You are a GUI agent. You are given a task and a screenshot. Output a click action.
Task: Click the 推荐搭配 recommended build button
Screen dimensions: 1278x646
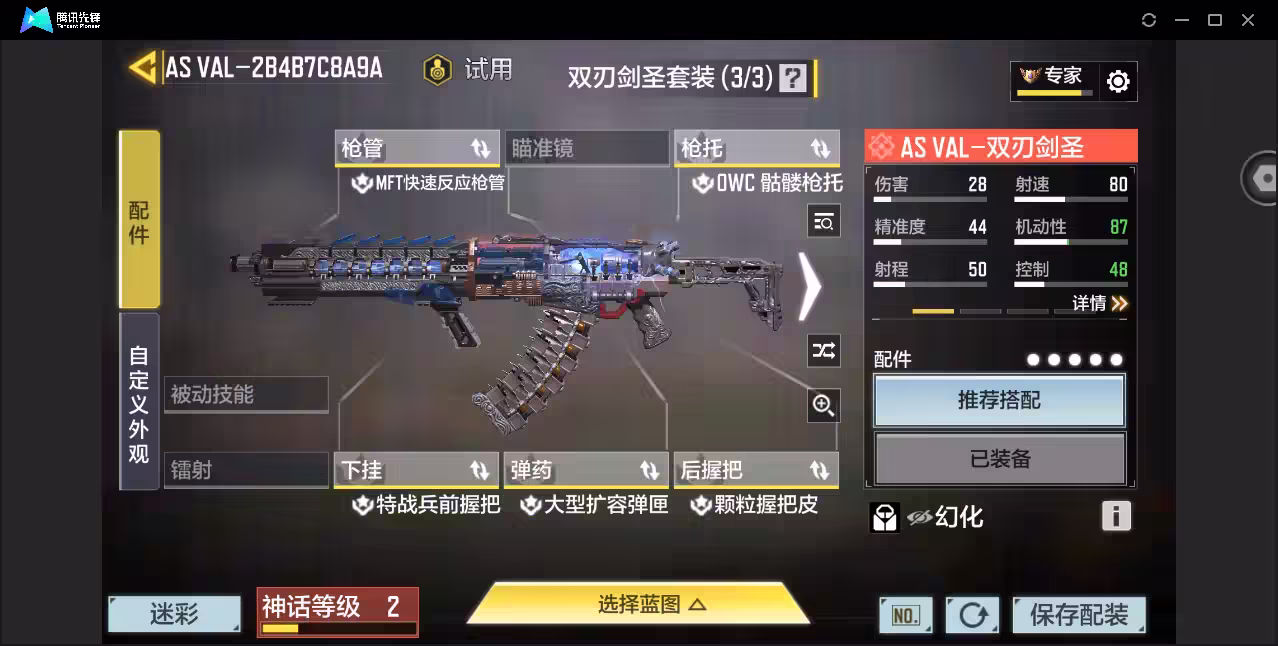point(999,400)
